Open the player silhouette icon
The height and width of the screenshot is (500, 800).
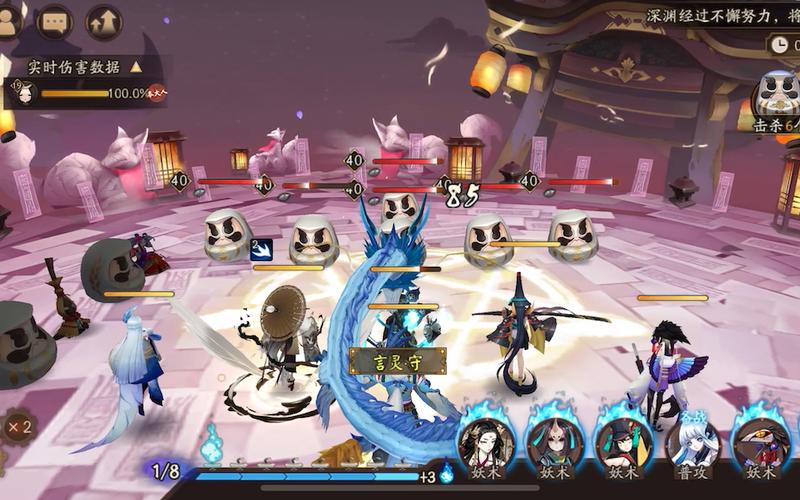10,20
